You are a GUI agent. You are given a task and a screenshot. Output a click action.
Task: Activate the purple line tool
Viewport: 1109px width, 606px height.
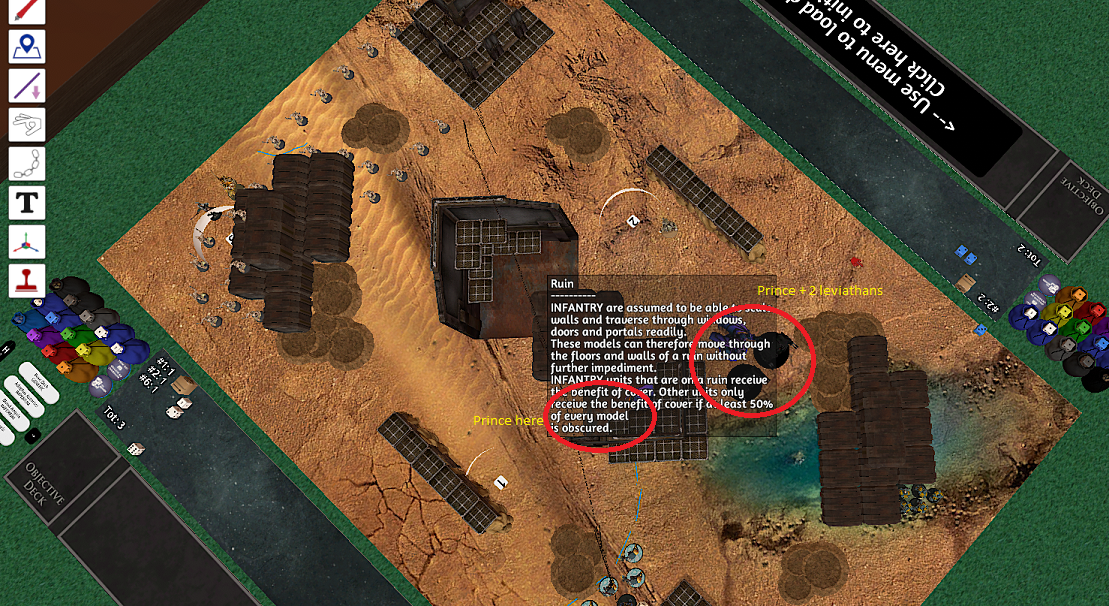28,86
